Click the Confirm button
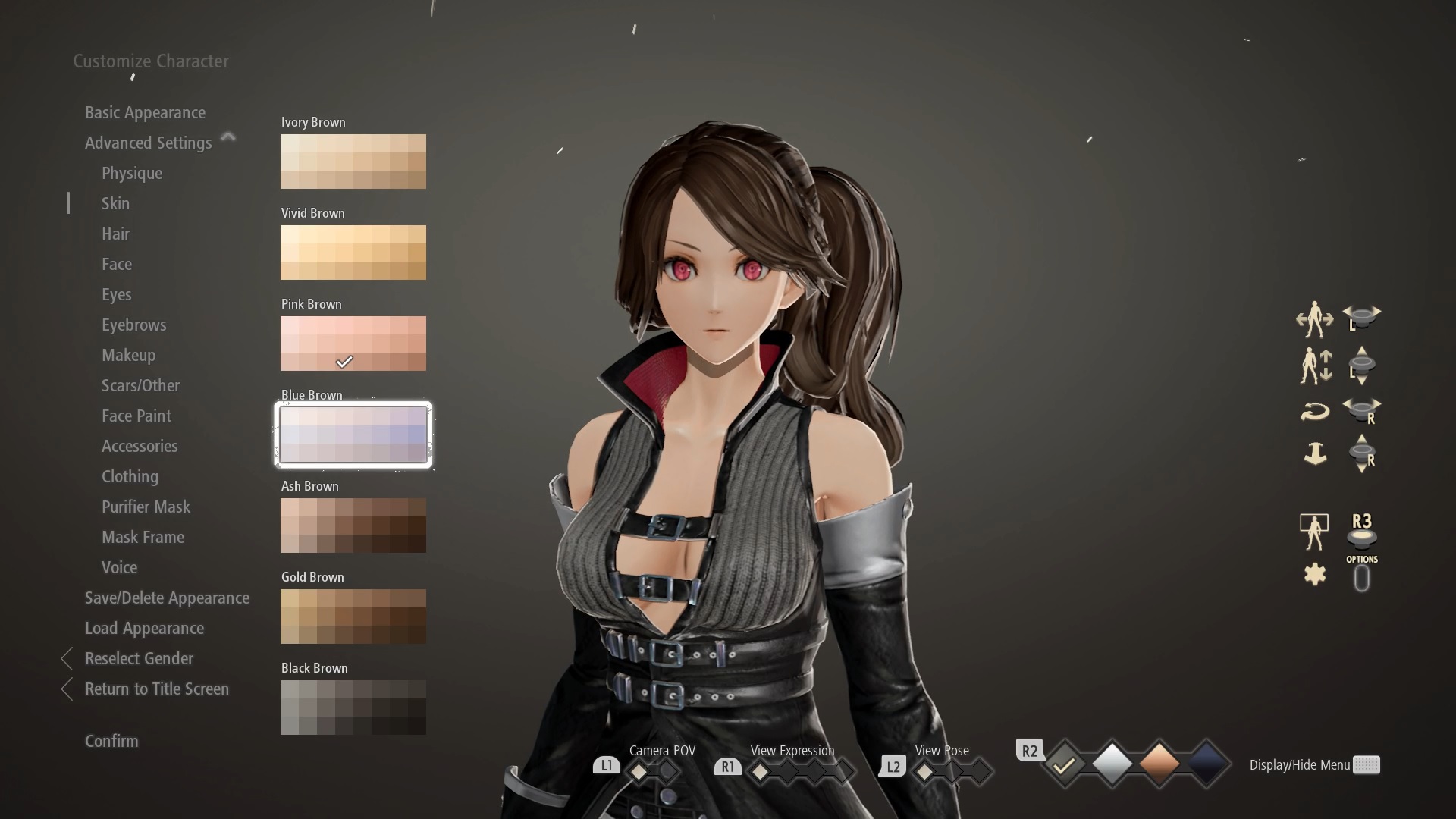This screenshot has width=1456, height=819. click(x=111, y=741)
